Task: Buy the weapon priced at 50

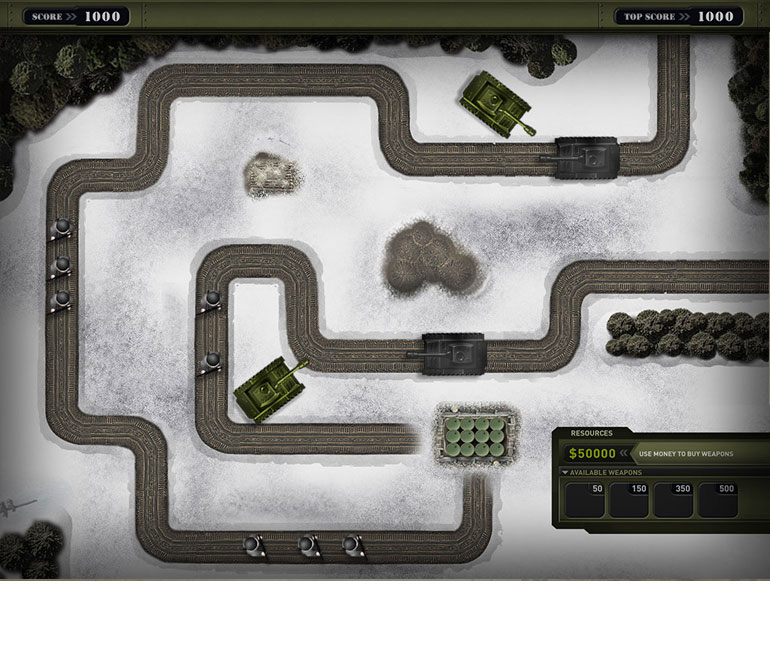Action: (585, 500)
